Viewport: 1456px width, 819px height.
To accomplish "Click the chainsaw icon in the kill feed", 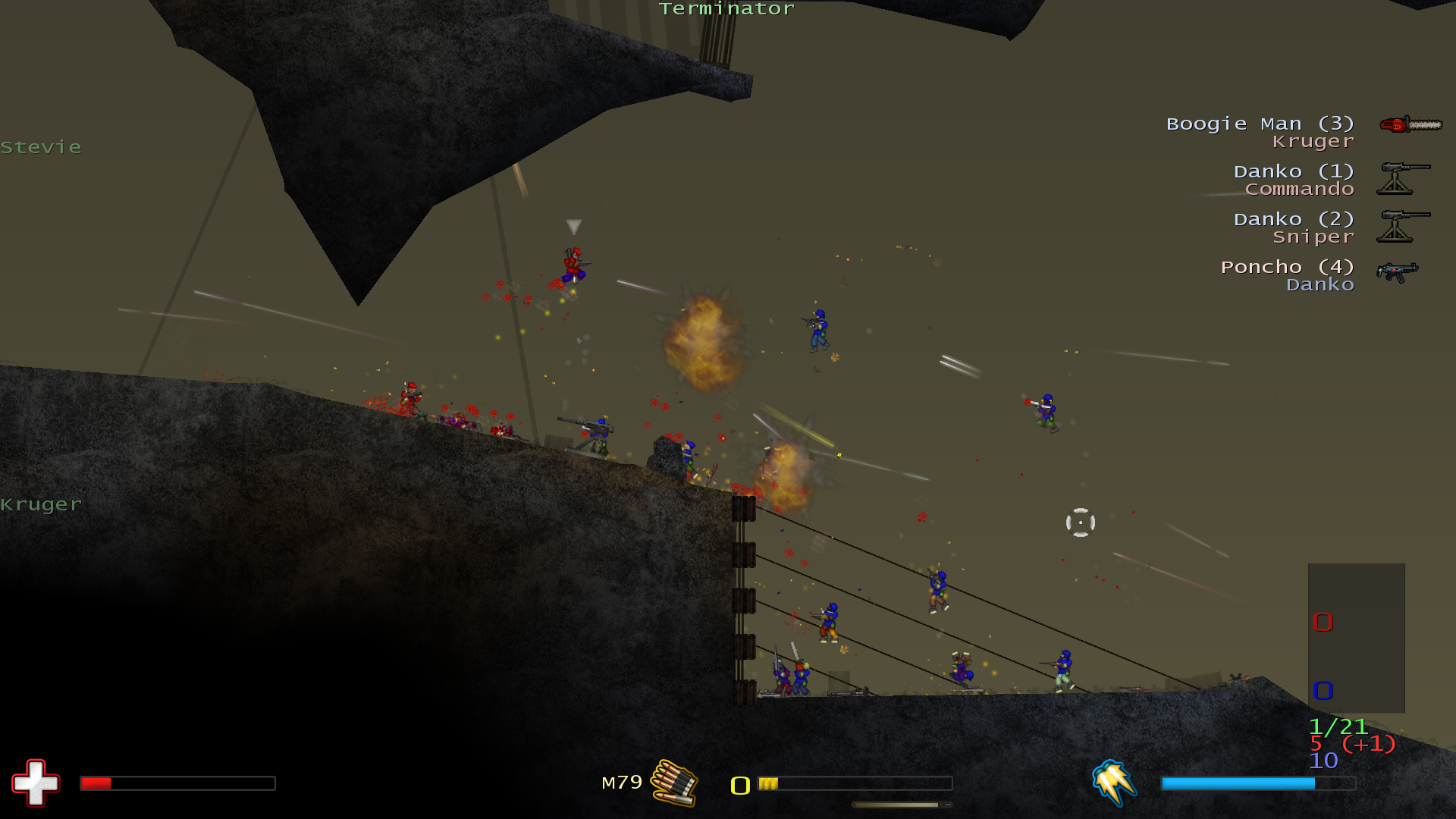I will pos(1410,124).
